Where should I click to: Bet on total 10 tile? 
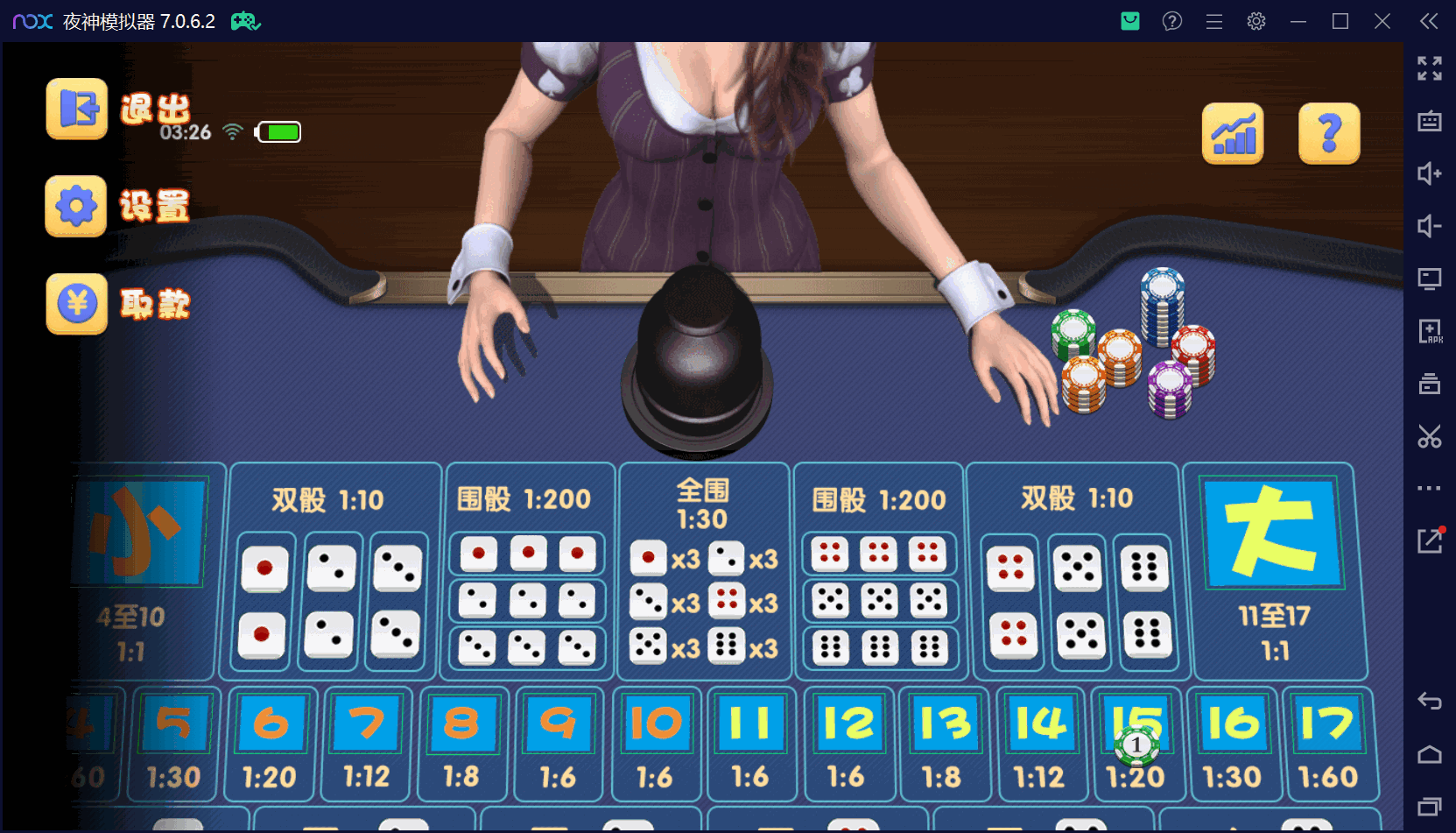pos(656,743)
